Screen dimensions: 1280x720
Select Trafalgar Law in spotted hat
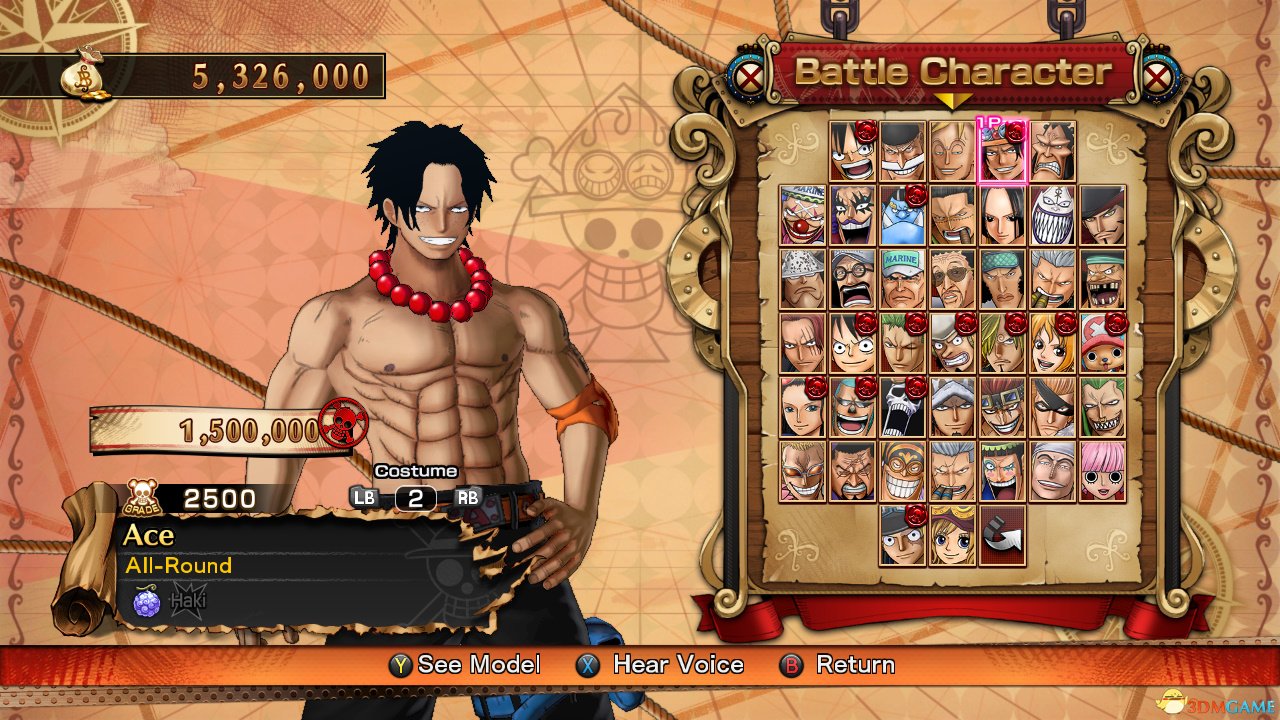coord(953,406)
